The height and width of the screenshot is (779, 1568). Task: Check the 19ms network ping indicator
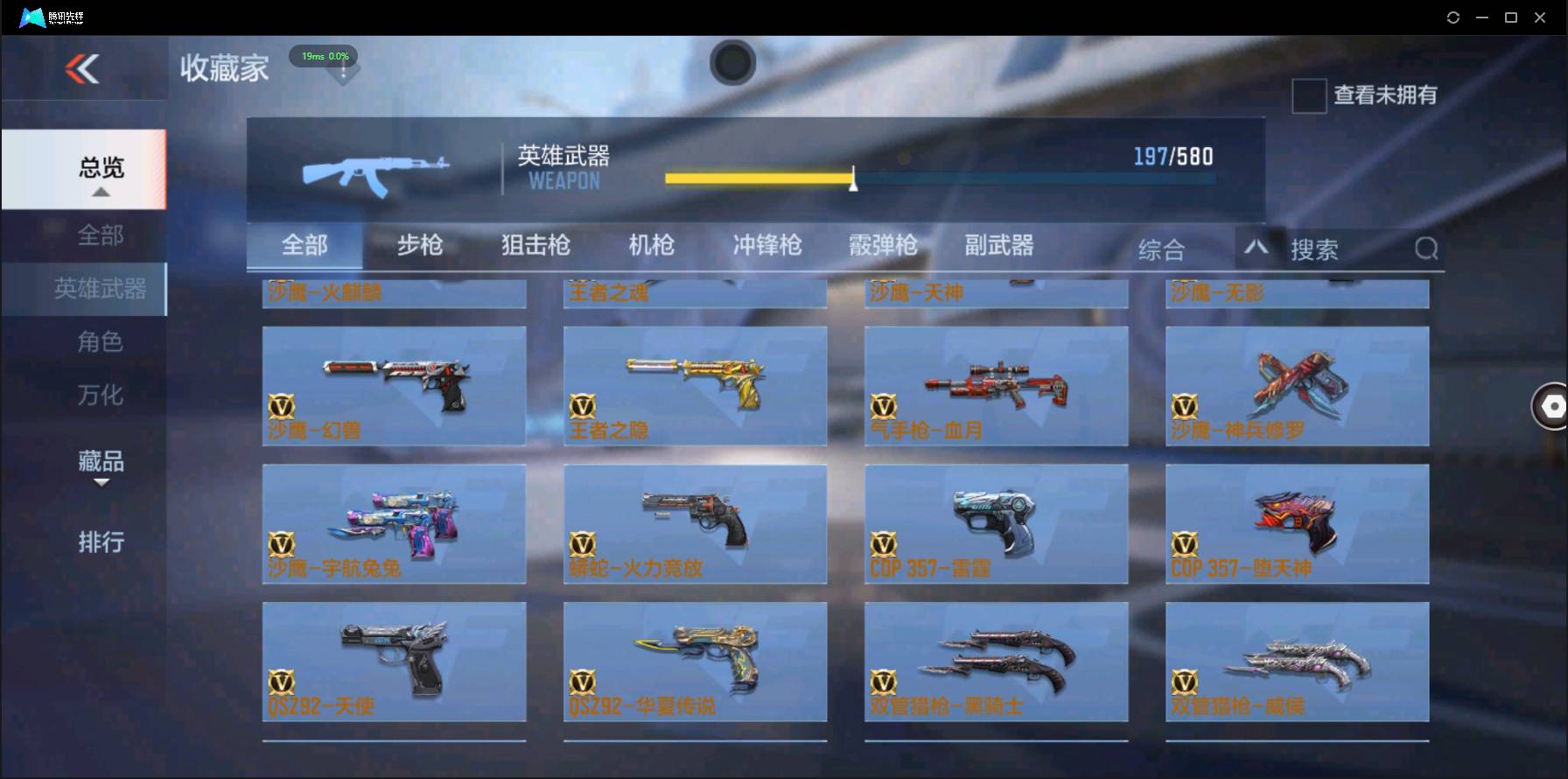click(324, 55)
